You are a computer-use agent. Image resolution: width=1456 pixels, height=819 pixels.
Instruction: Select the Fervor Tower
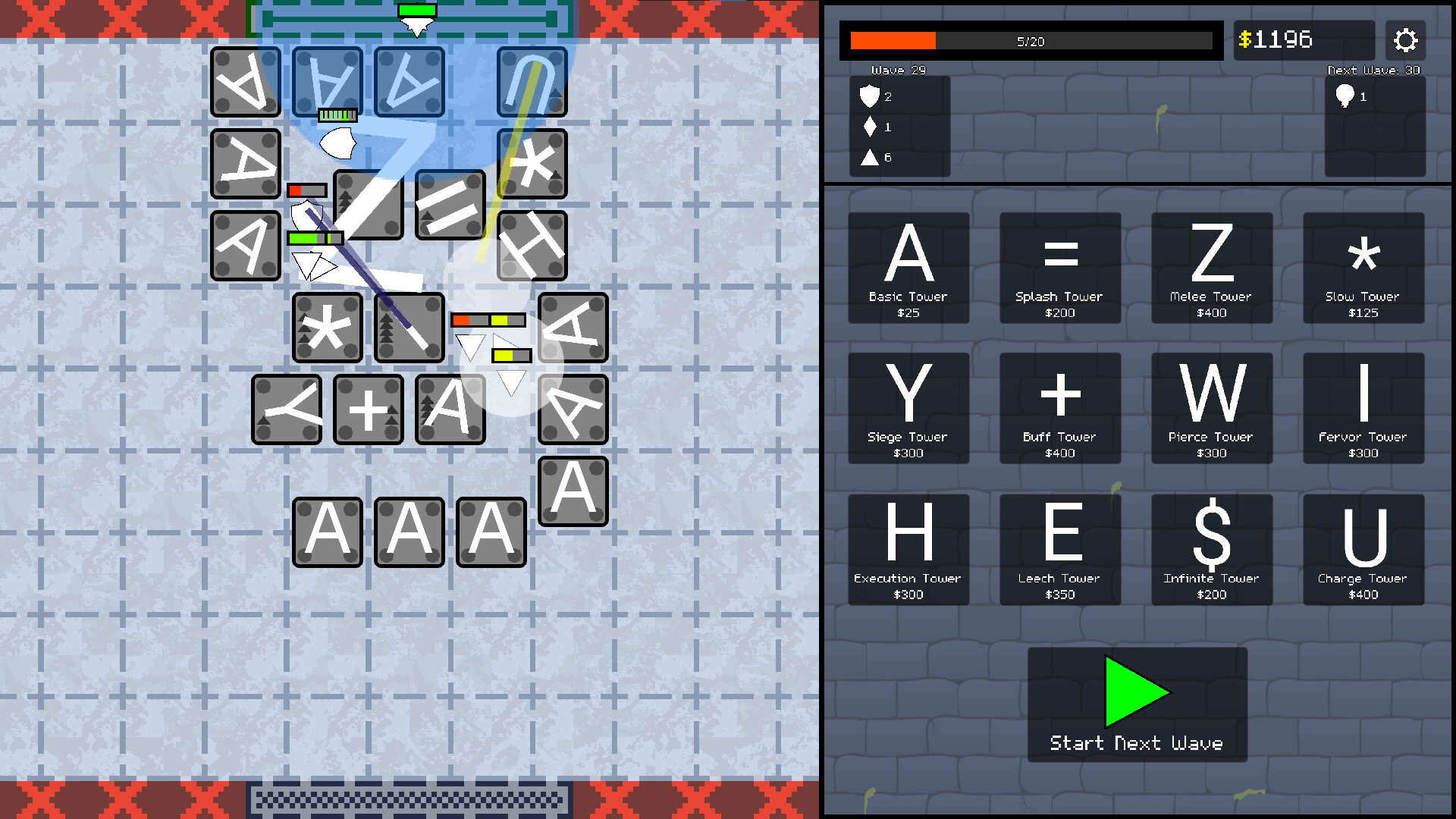pos(1363,408)
